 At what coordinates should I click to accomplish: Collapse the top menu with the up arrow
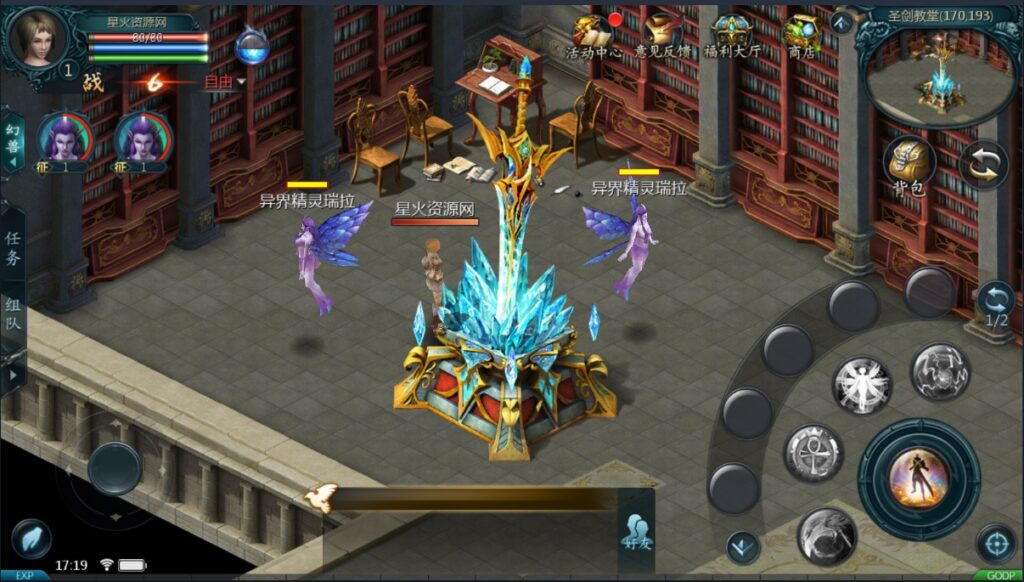point(842,22)
